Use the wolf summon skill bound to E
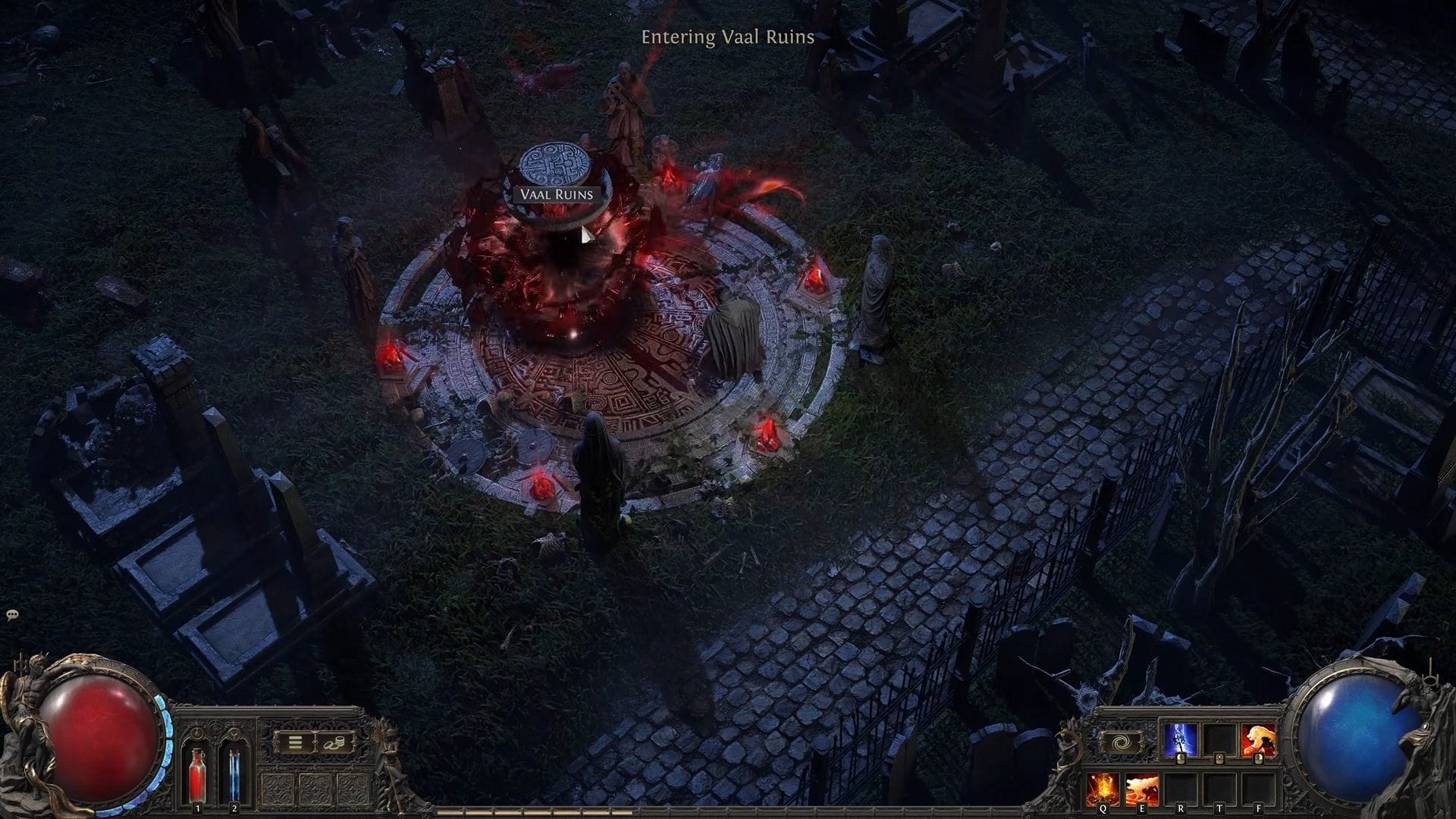The height and width of the screenshot is (819, 1456). coord(1142,789)
